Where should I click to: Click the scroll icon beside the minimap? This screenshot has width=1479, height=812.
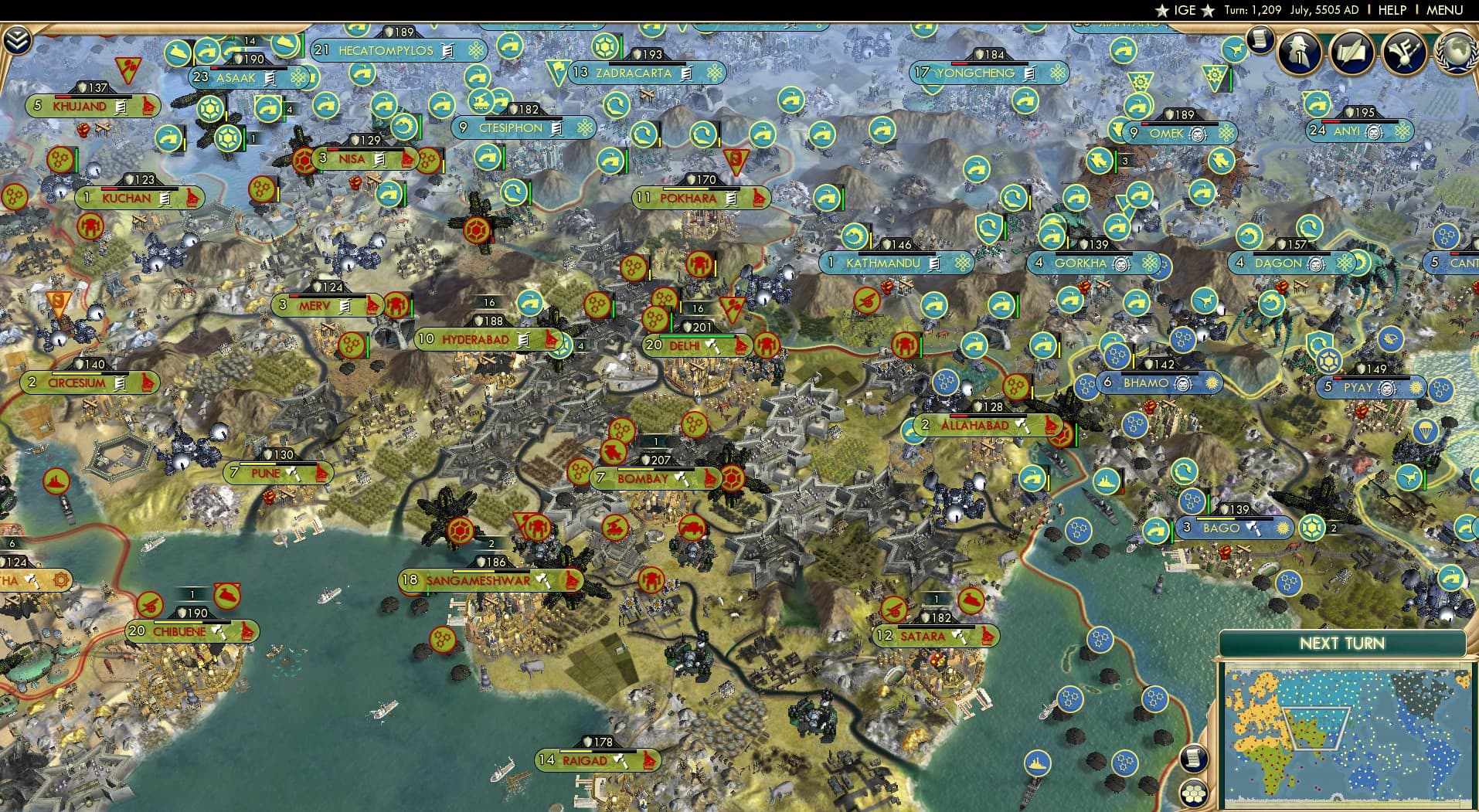(1192, 757)
